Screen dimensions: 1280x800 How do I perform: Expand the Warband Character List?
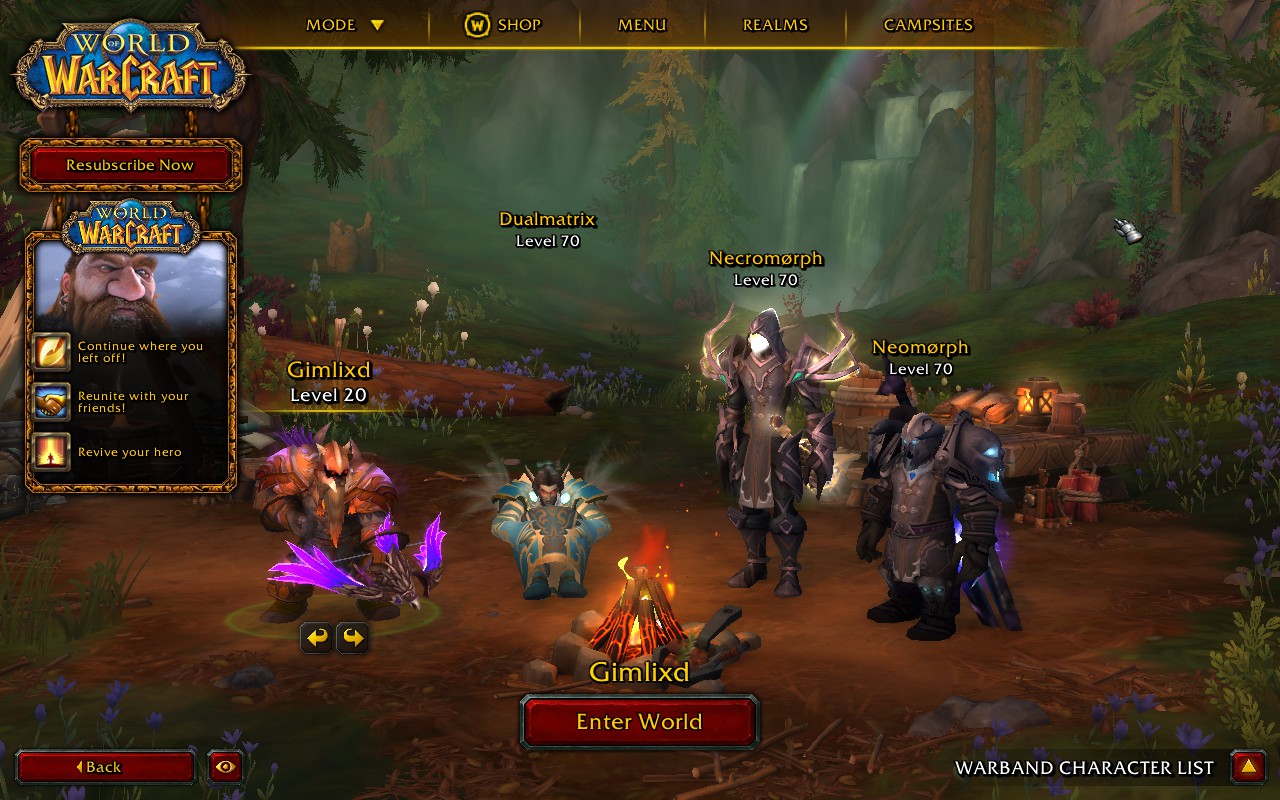pos(1248,767)
